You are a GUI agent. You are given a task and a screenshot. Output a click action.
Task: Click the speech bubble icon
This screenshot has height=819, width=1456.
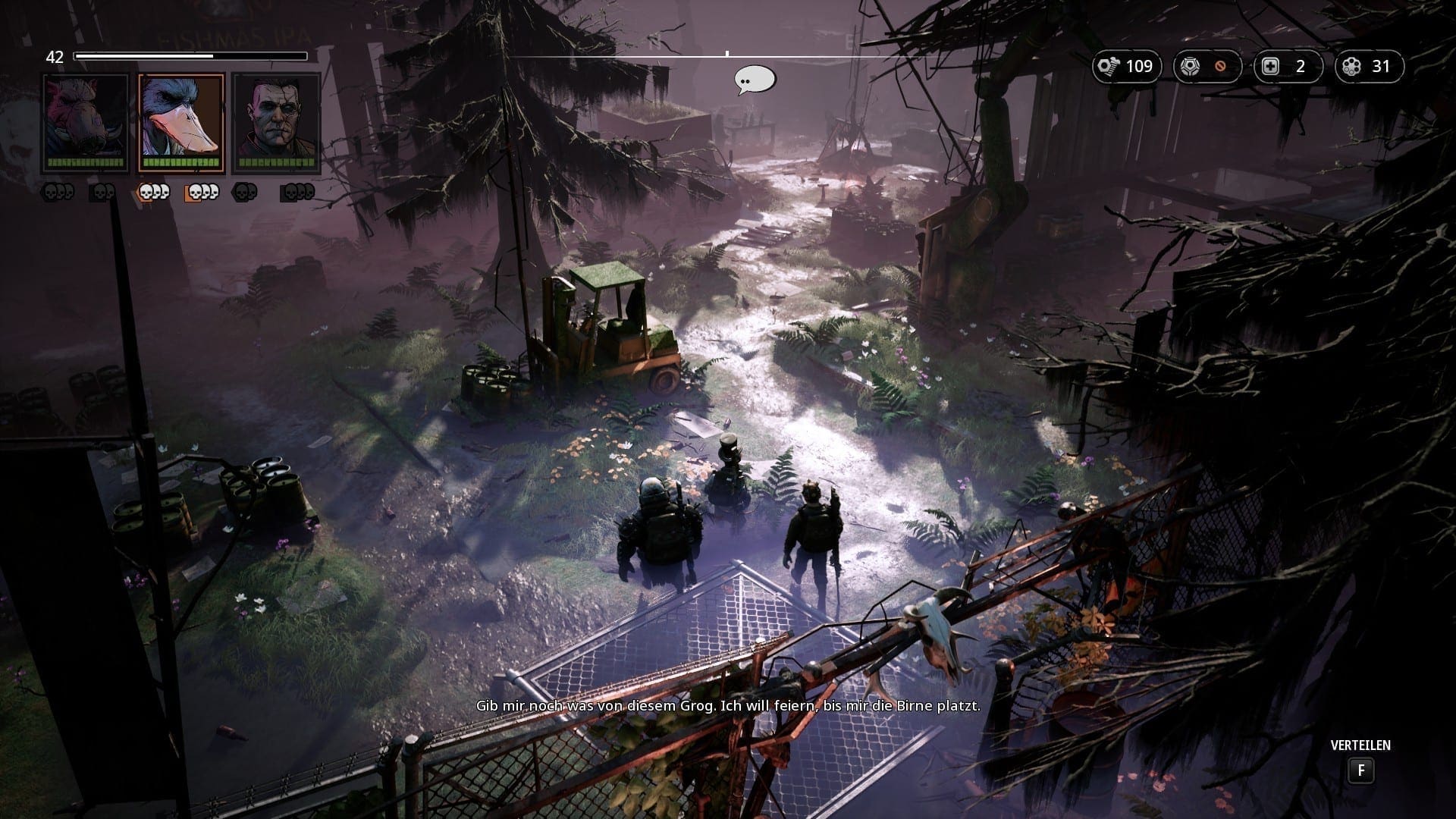(x=755, y=80)
